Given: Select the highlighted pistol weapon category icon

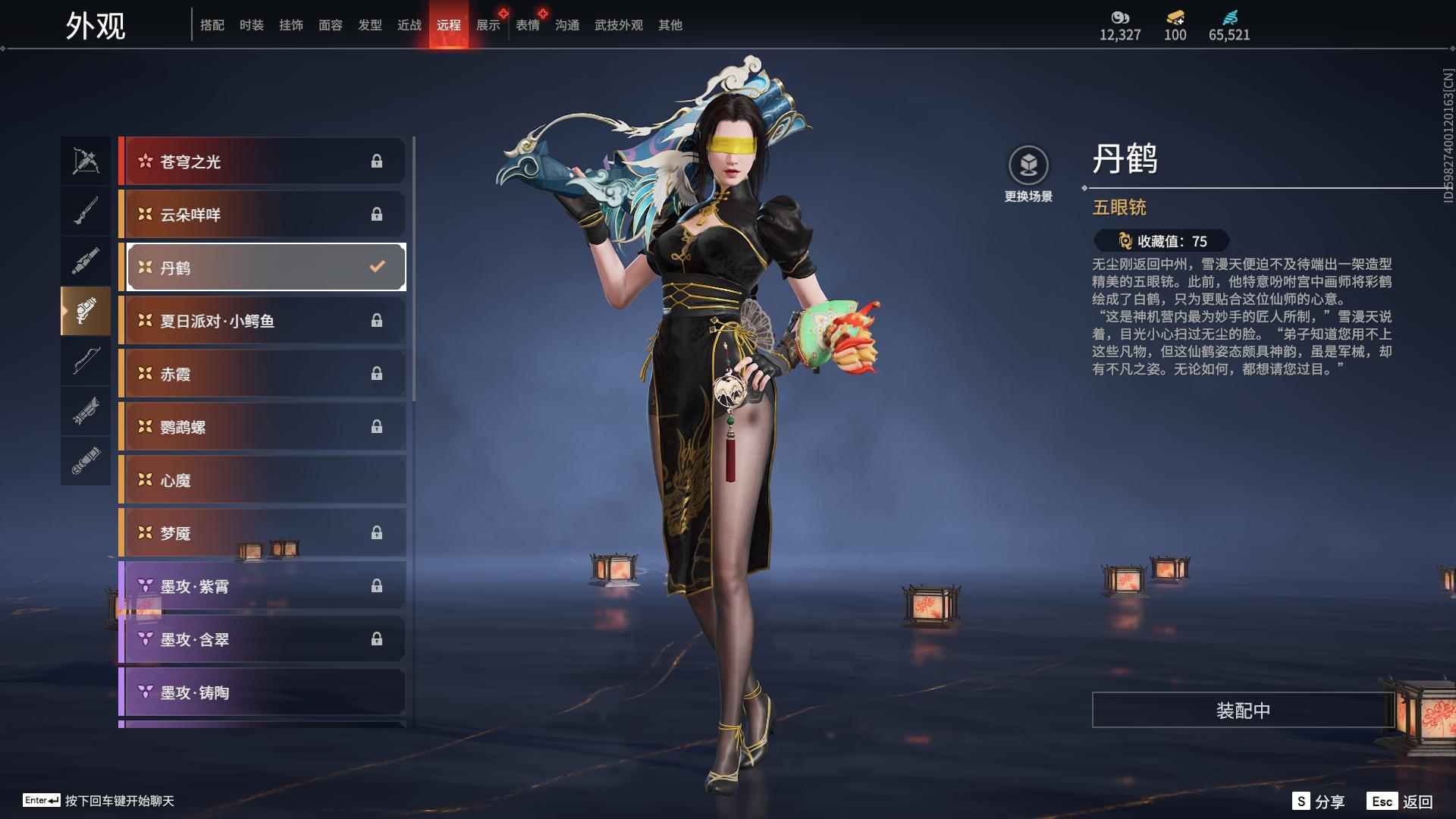Looking at the screenshot, I should coord(85,311).
